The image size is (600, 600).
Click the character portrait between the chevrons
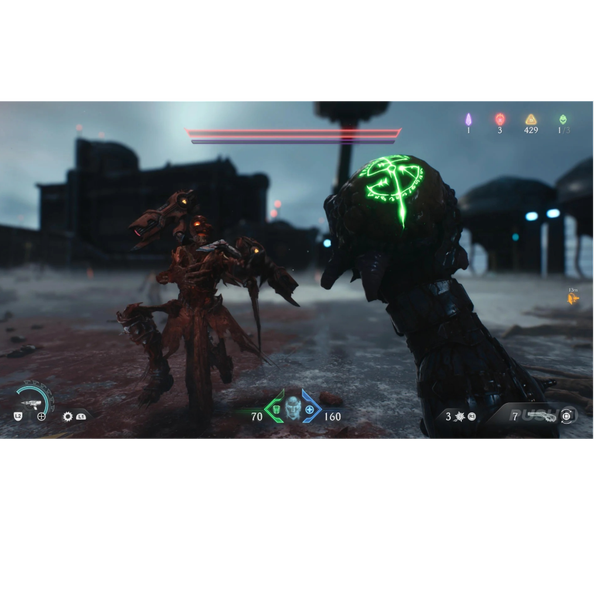click(292, 407)
